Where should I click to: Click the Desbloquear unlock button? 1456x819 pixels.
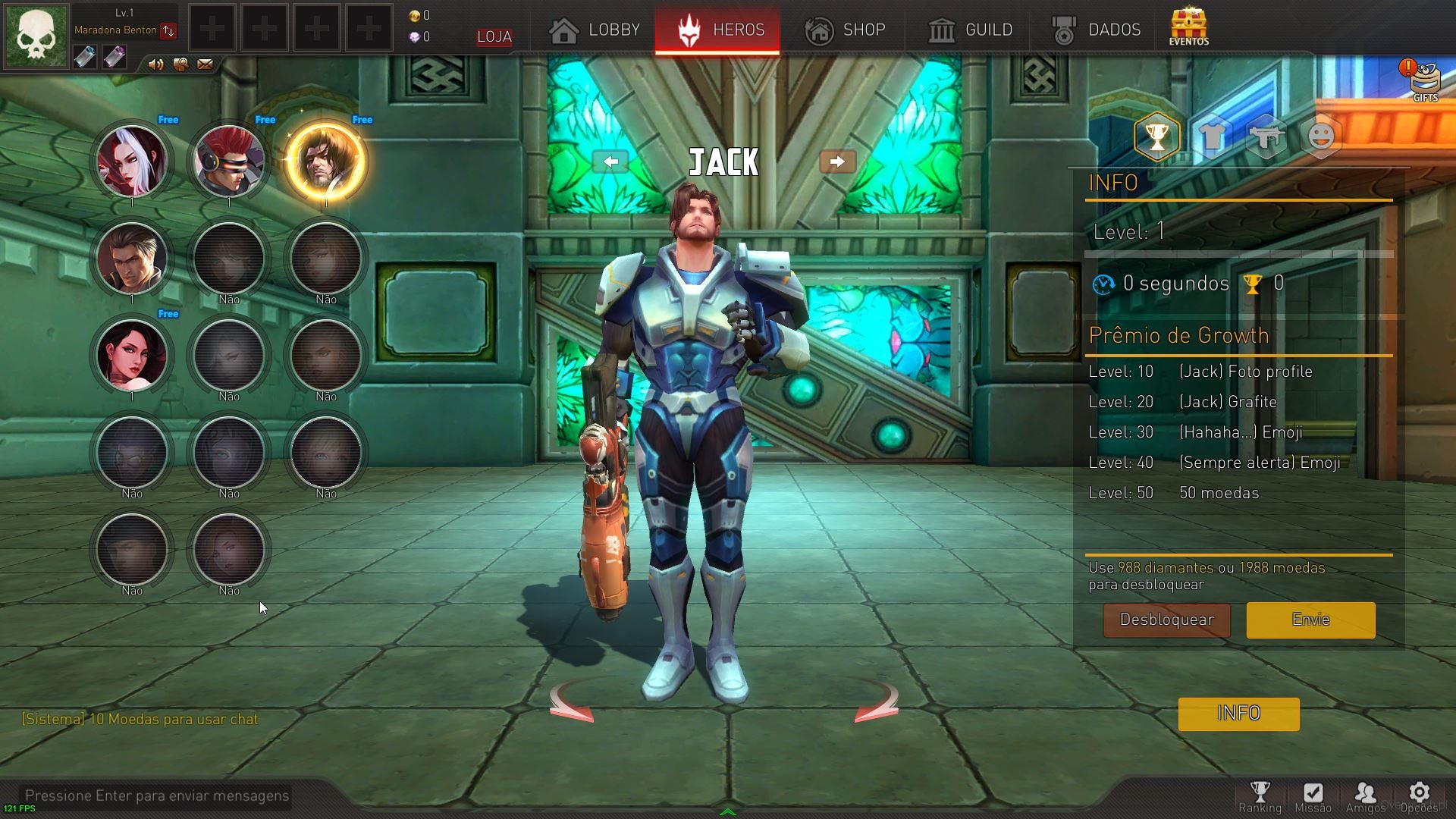pyautogui.click(x=1166, y=620)
